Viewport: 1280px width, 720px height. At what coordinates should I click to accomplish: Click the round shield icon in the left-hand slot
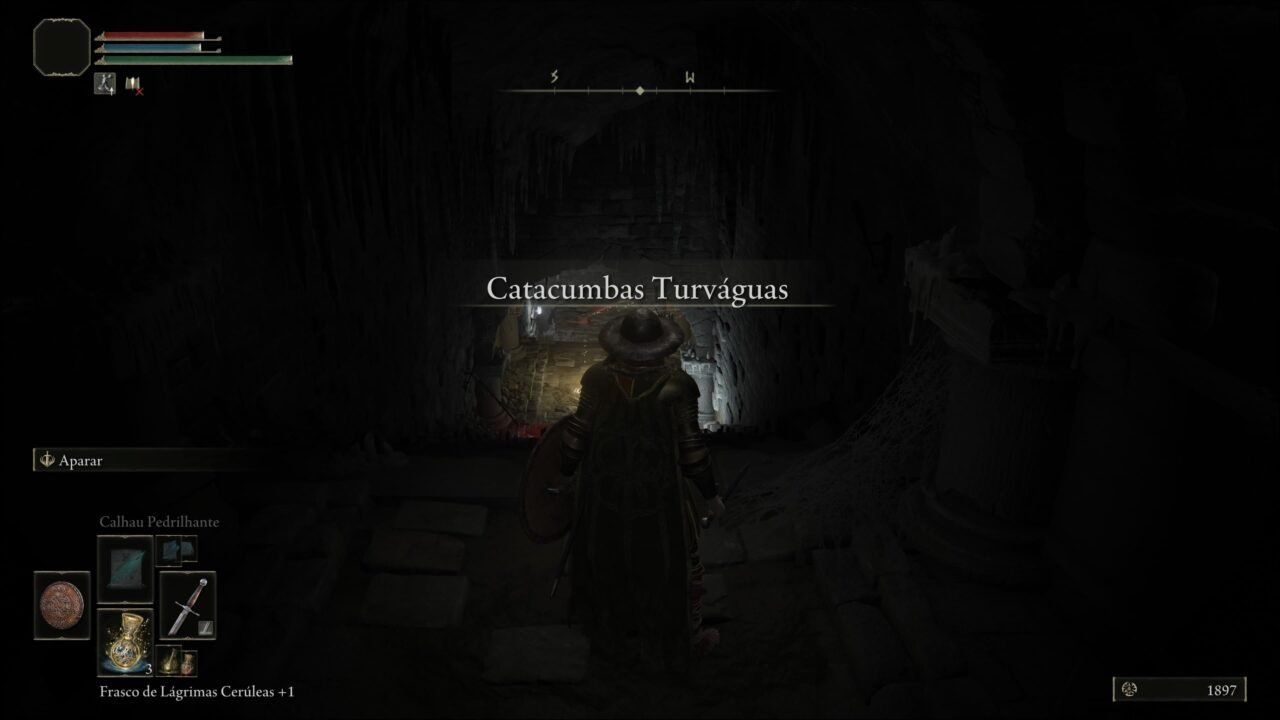pos(61,603)
